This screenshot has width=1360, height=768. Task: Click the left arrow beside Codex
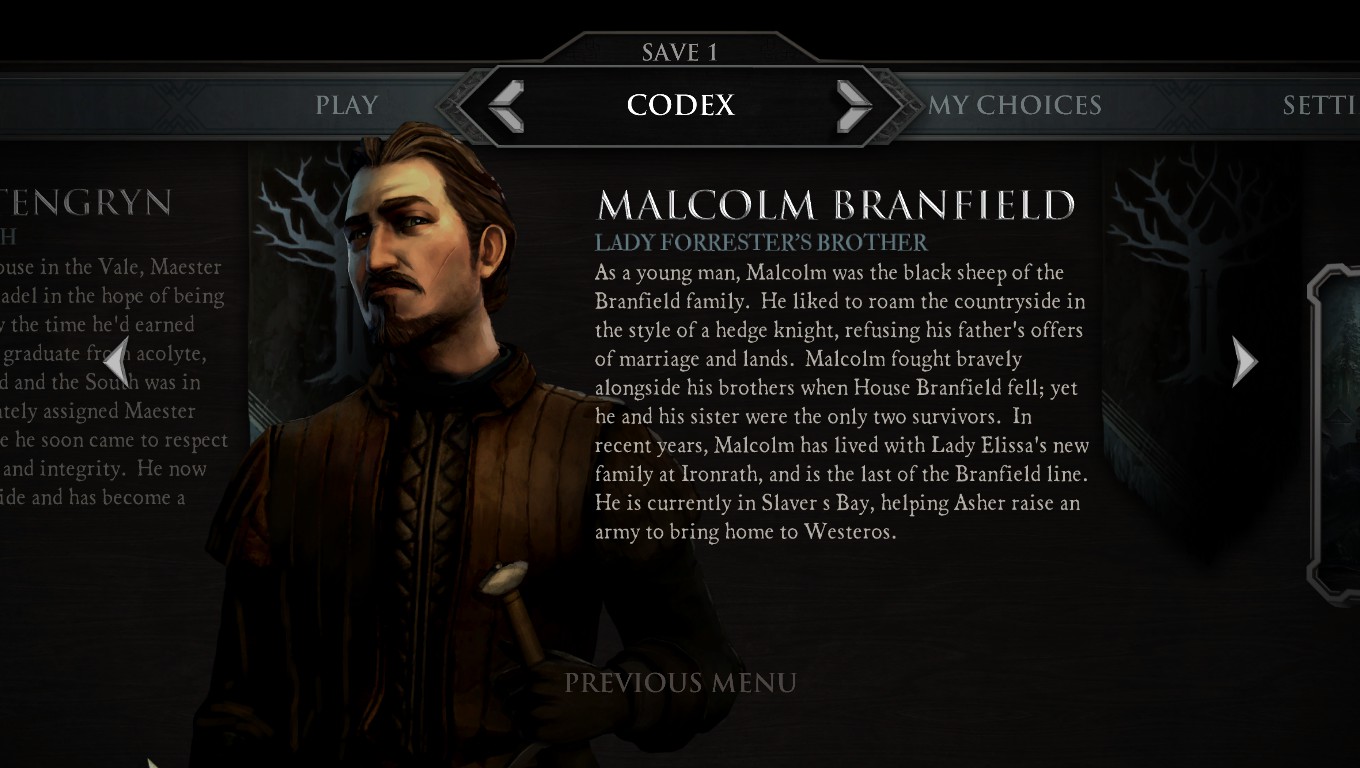[507, 105]
